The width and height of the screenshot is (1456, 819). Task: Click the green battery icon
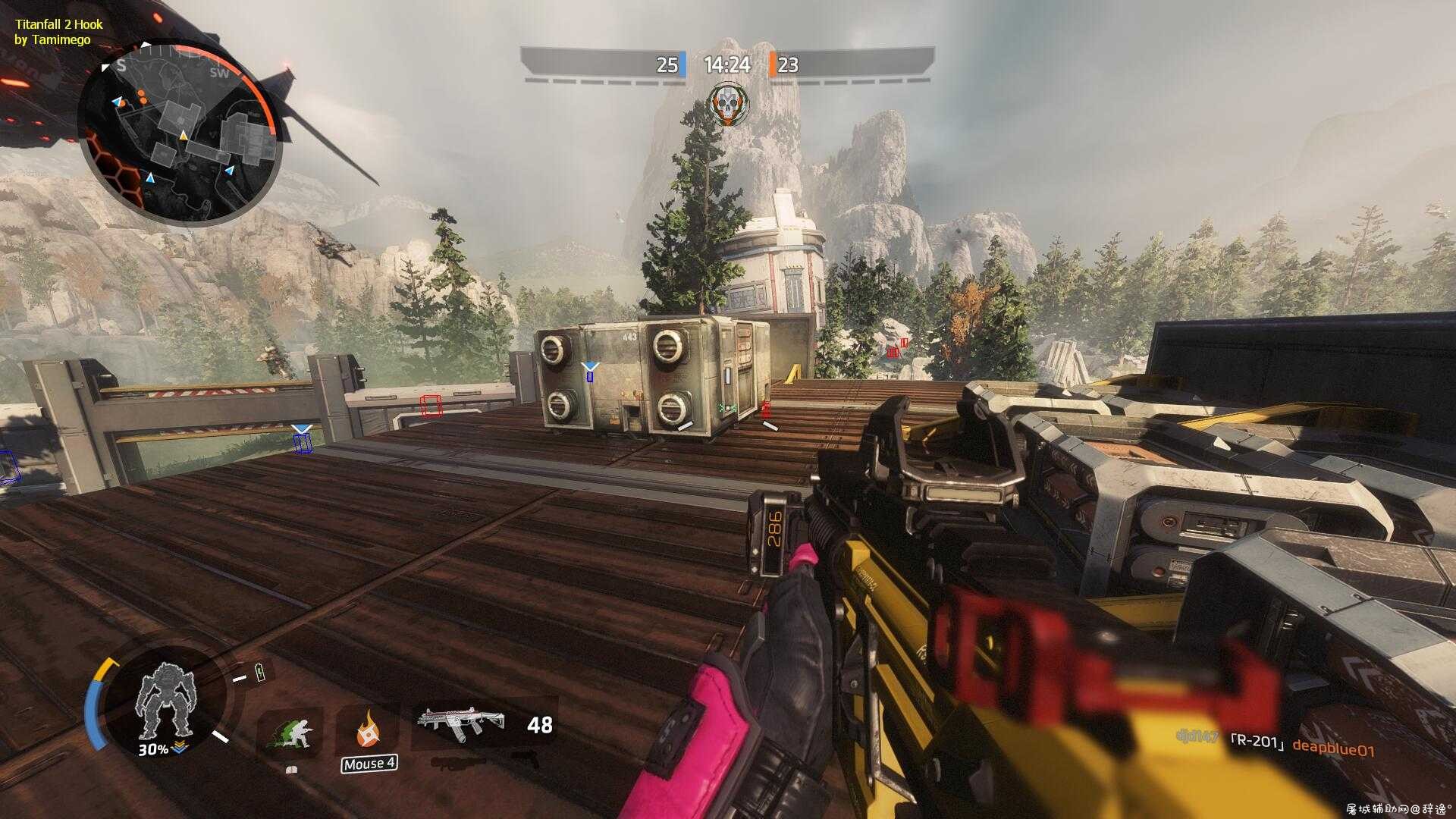point(261,672)
